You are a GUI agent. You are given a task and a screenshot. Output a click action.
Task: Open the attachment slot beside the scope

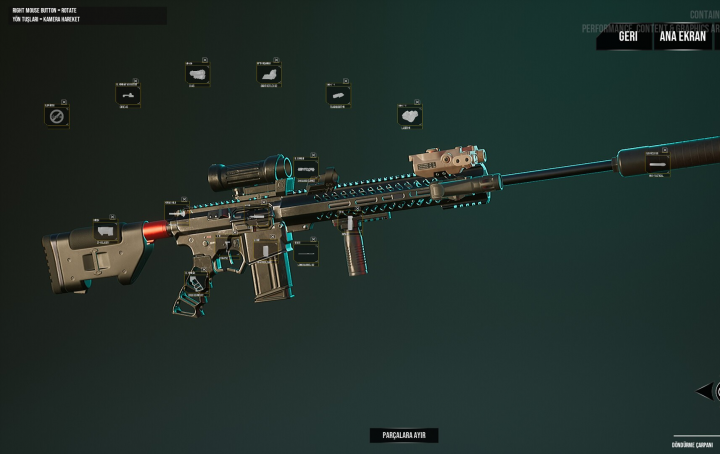pyautogui.click(x=306, y=169)
